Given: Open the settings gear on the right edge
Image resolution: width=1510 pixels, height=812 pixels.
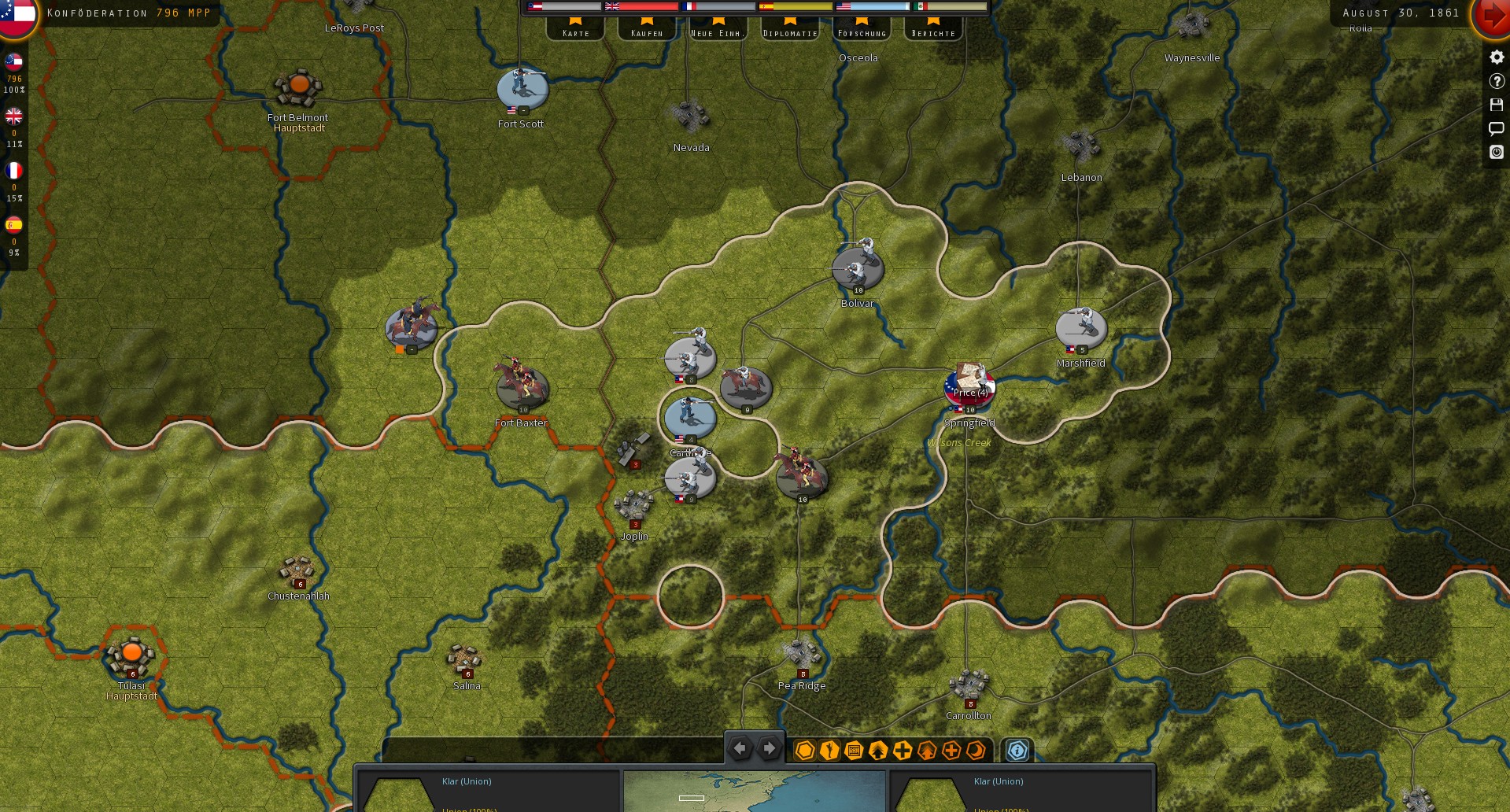Looking at the screenshot, I should tap(1496, 56).
